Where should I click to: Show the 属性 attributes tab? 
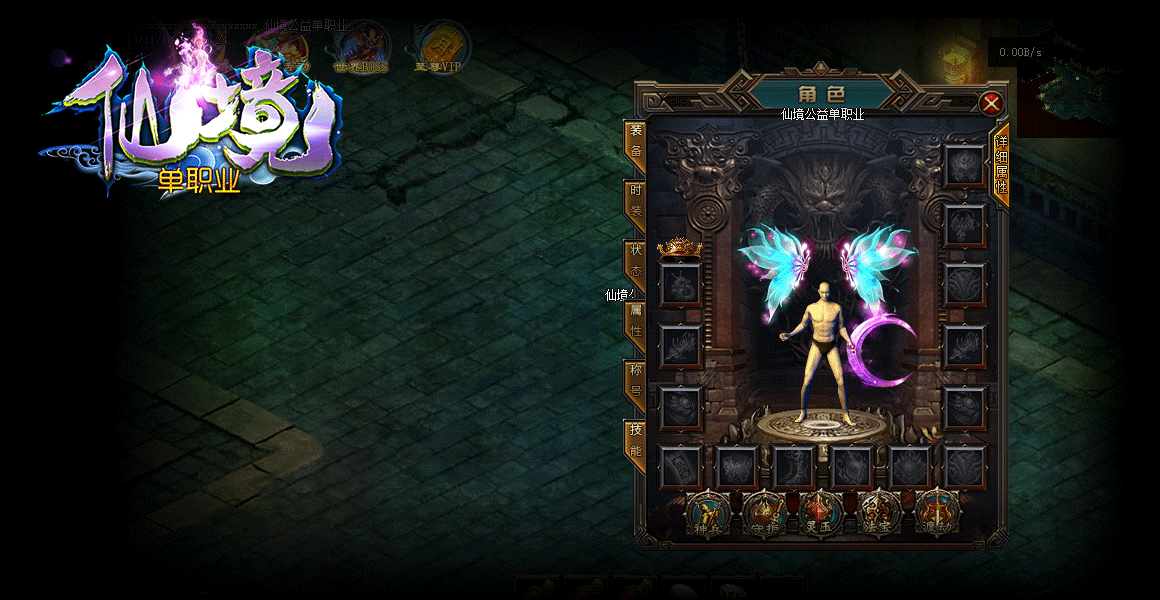click(x=635, y=322)
